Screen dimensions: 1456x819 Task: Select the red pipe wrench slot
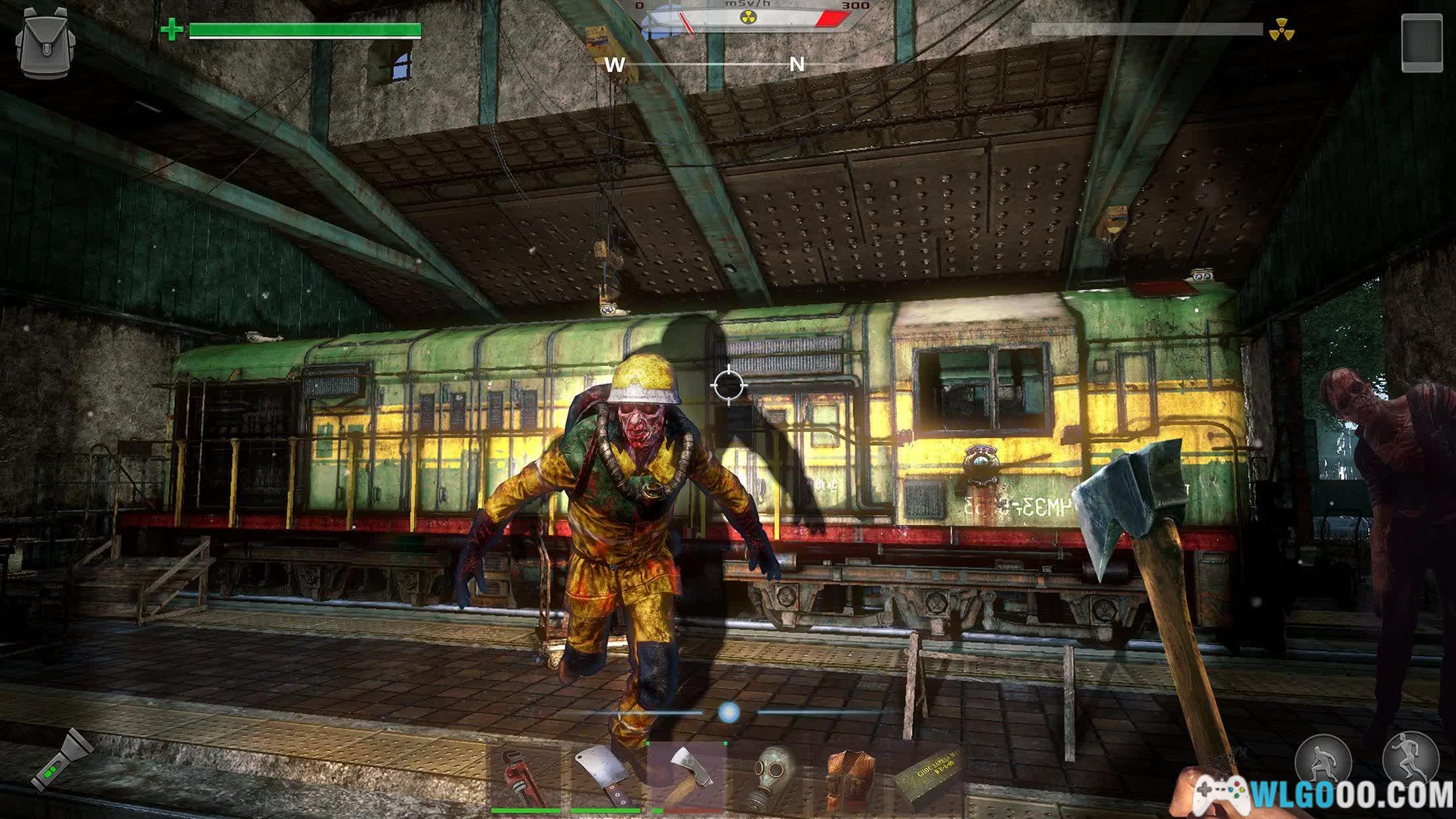click(526, 777)
